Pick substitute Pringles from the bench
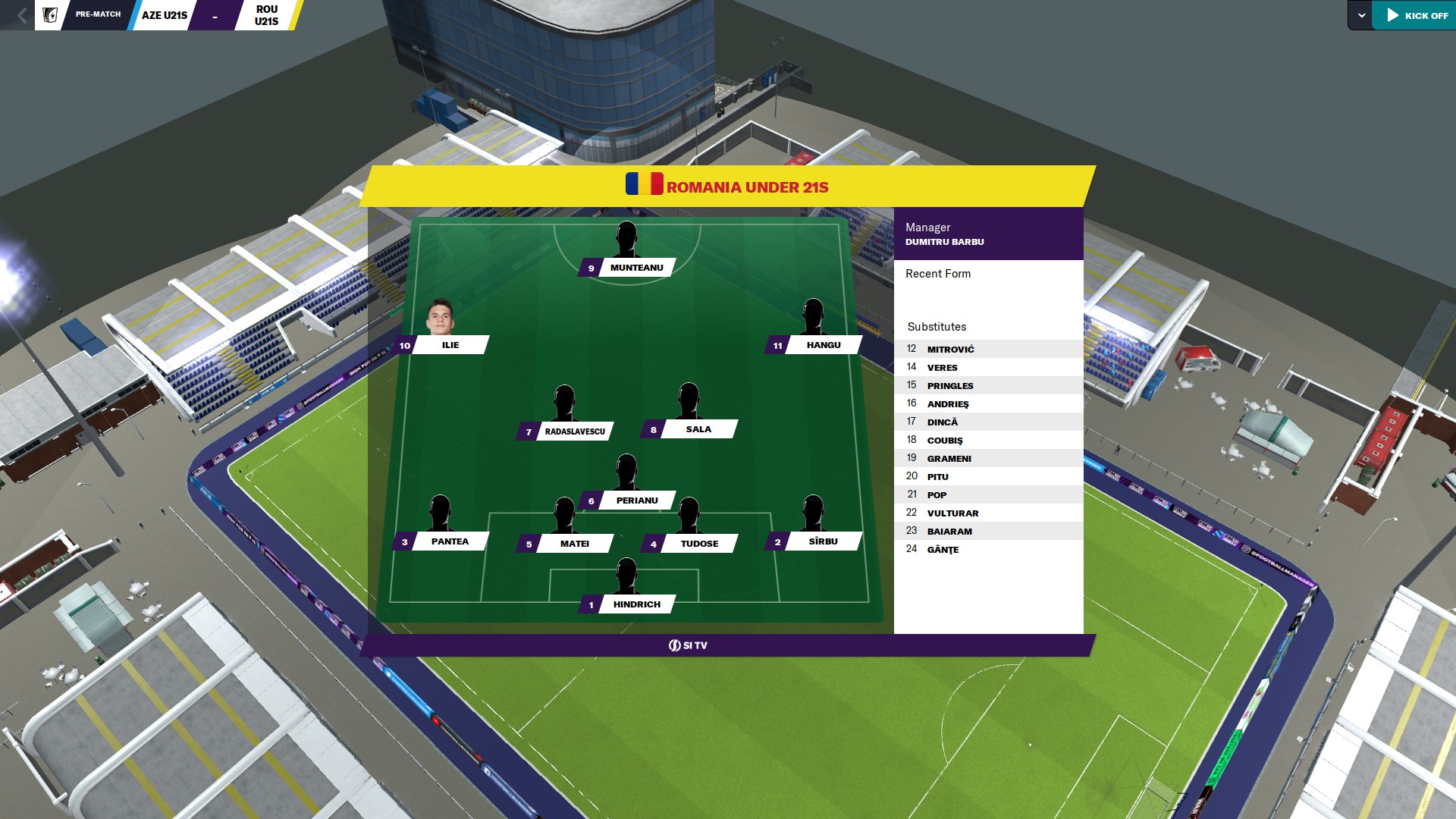The image size is (1456, 819). pos(949,386)
